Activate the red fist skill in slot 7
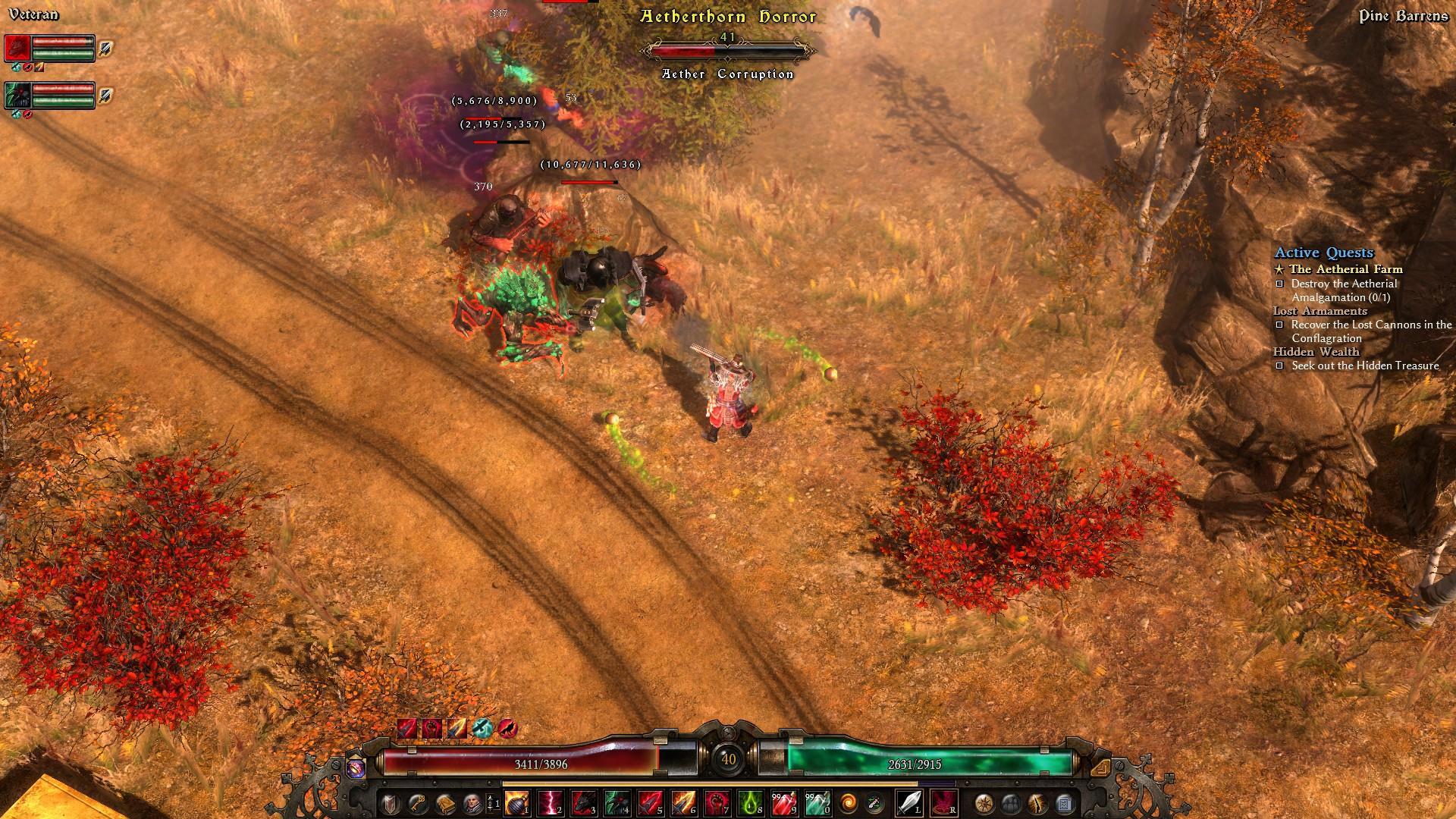Screen dimensions: 1456x819 pyautogui.click(x=717, y=802)
